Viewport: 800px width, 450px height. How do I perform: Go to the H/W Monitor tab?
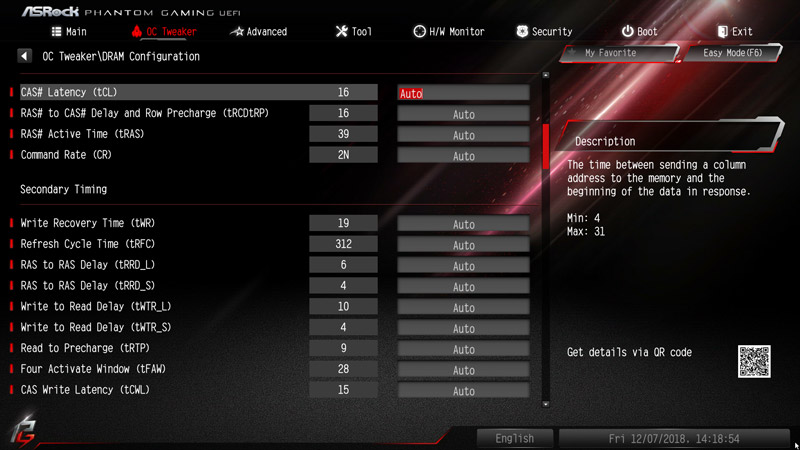(449, 31)
